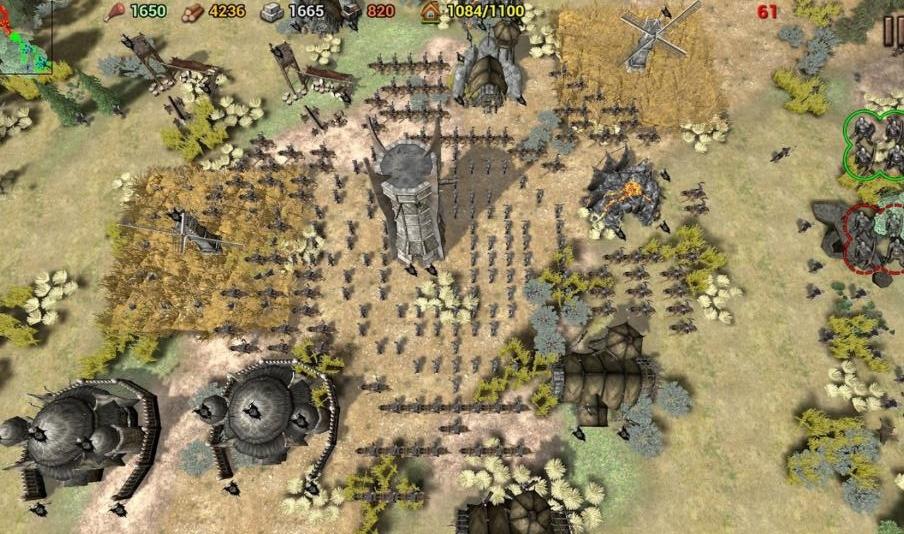Click the minimap overview
This screenshot has width=904, height=534.
[x=25, y=36]
